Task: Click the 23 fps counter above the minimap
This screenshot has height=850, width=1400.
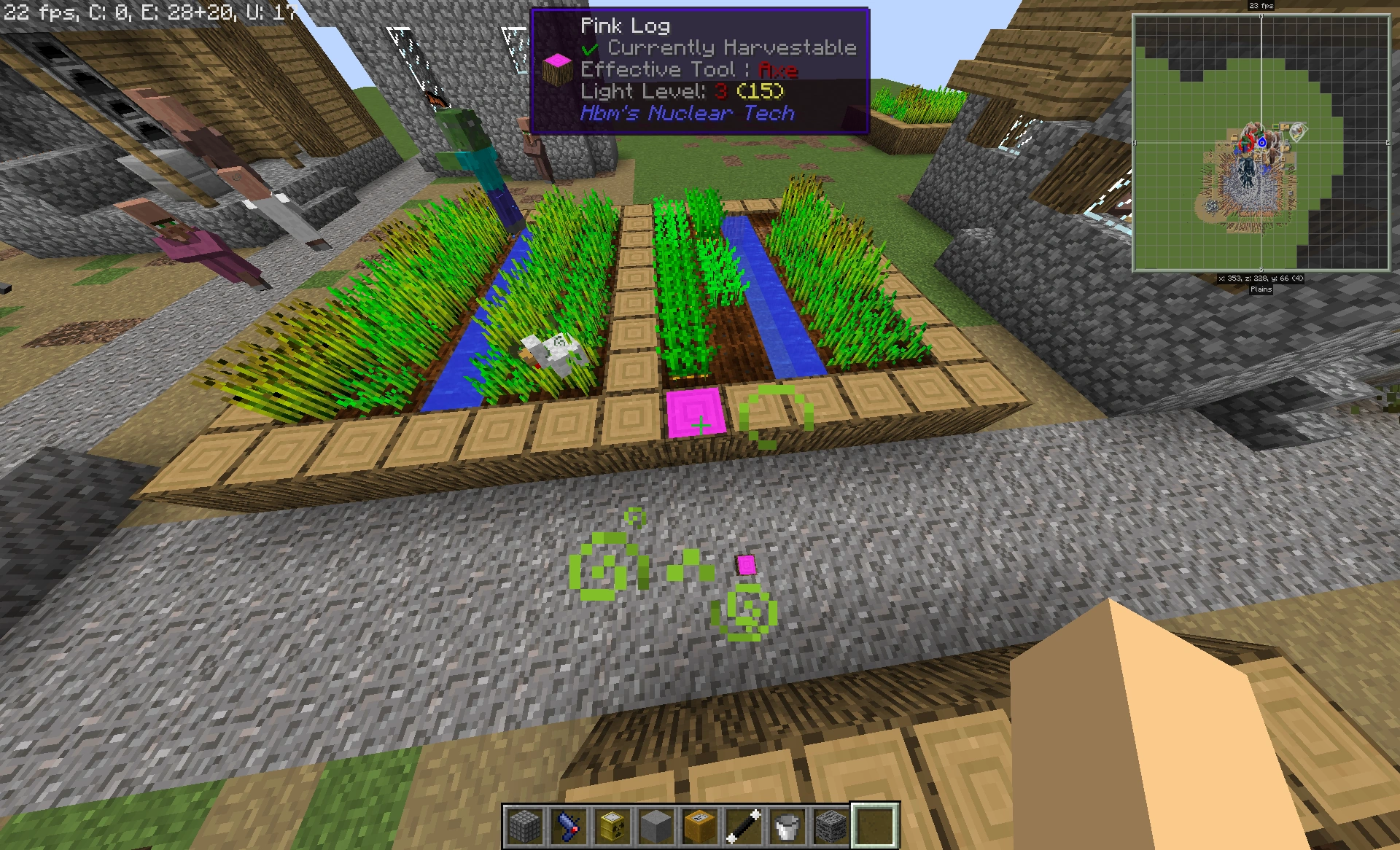Action: (1261, 6)
